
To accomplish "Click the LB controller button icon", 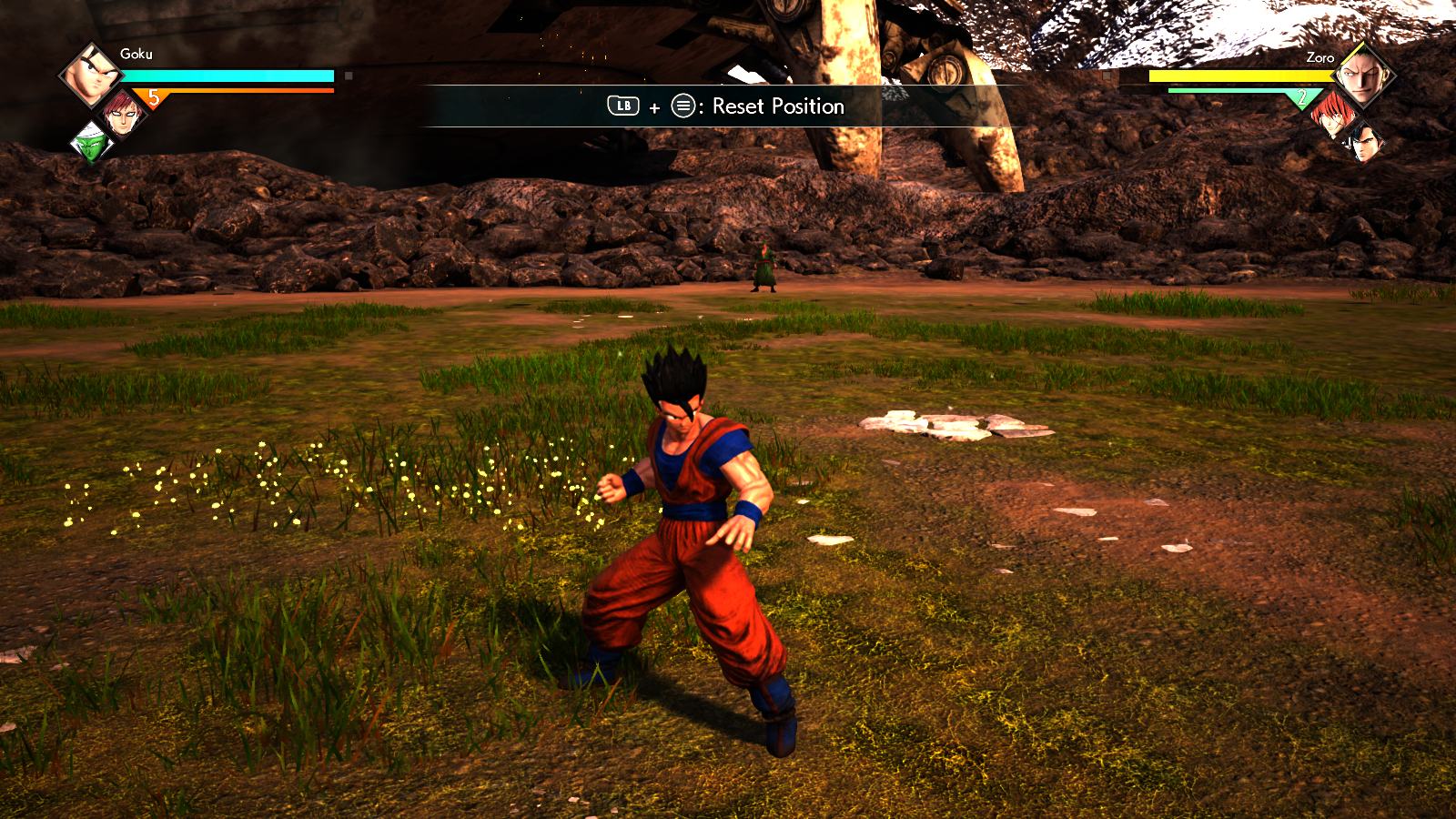I will 622,107.
